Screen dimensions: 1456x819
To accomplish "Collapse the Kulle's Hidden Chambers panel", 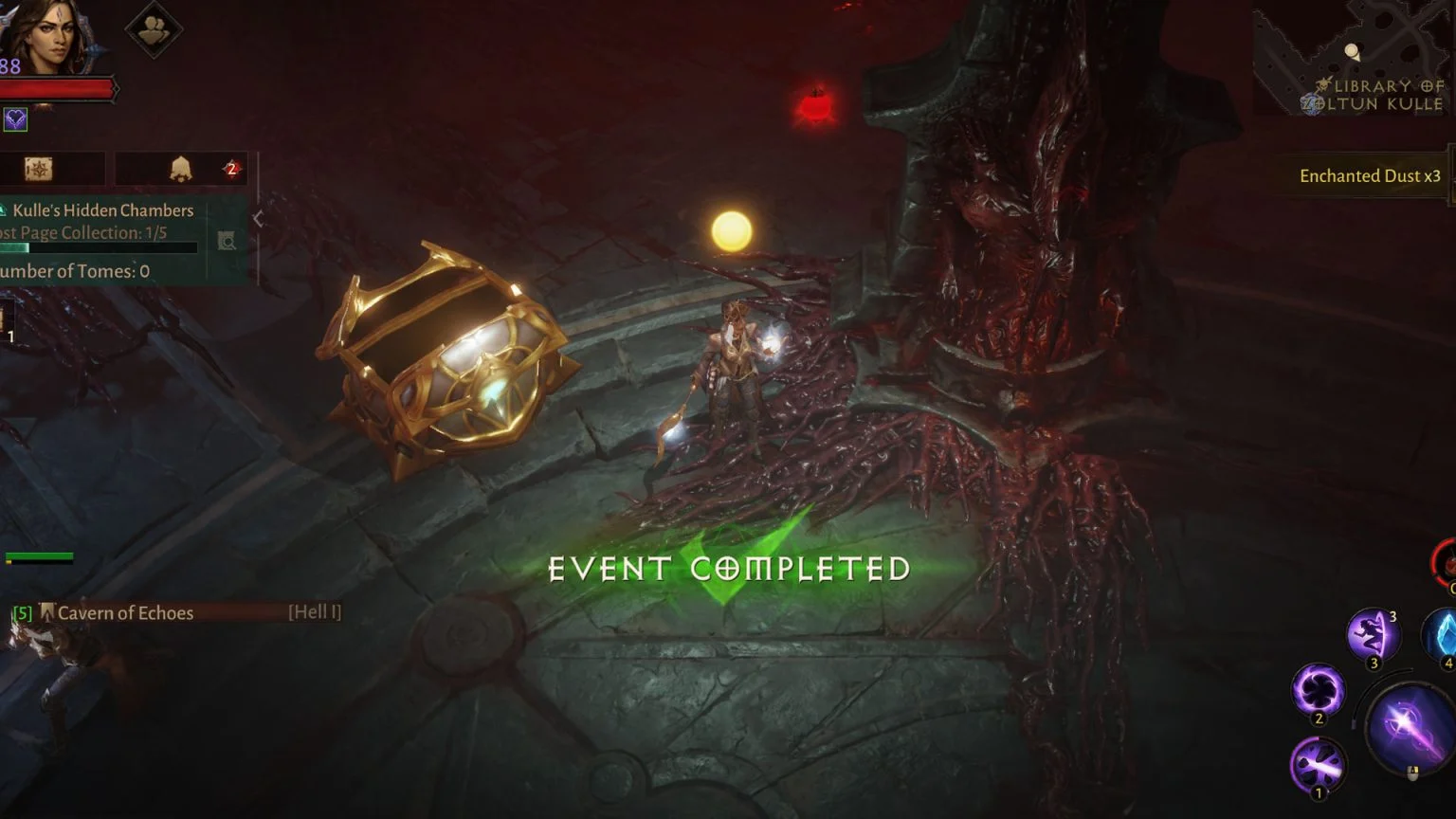I will click(x=258, y=218).
